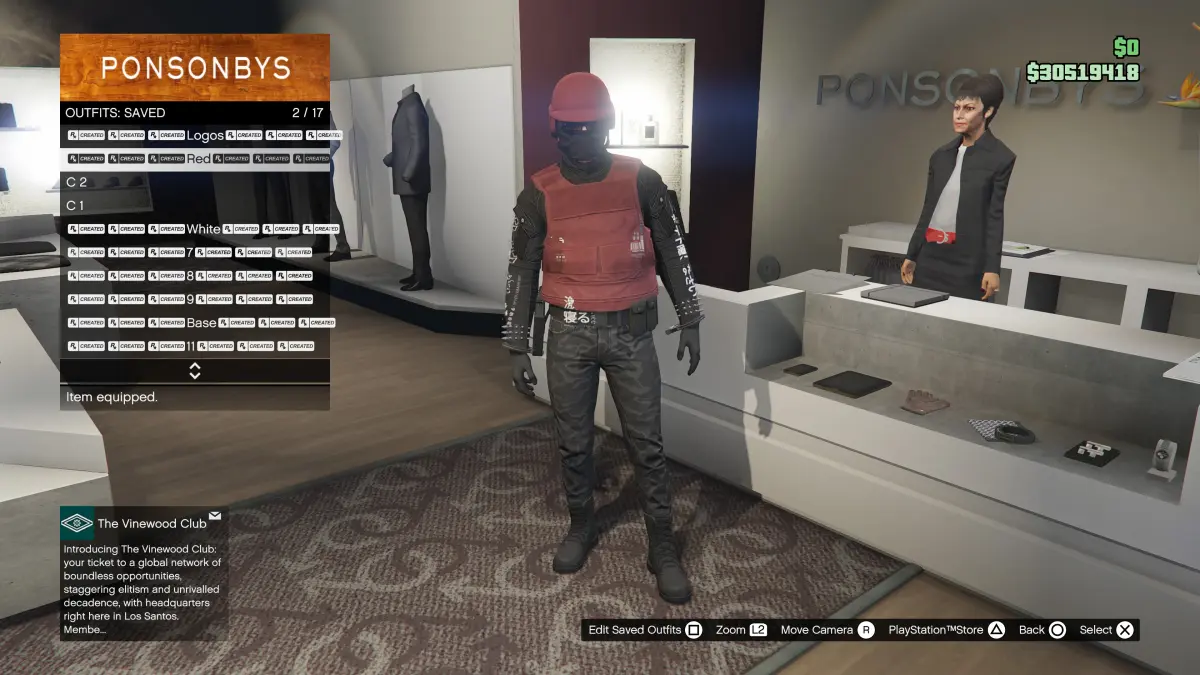Select the saved outfit labeled 11
1200x675 pixels.
coord(195,346)
